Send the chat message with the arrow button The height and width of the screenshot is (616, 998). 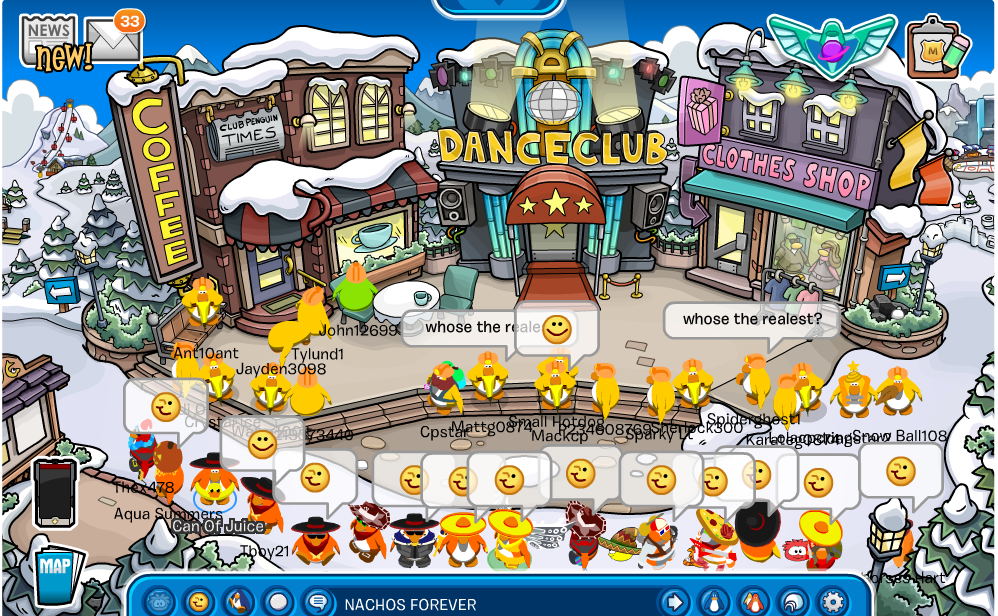(x=675, y=602)
